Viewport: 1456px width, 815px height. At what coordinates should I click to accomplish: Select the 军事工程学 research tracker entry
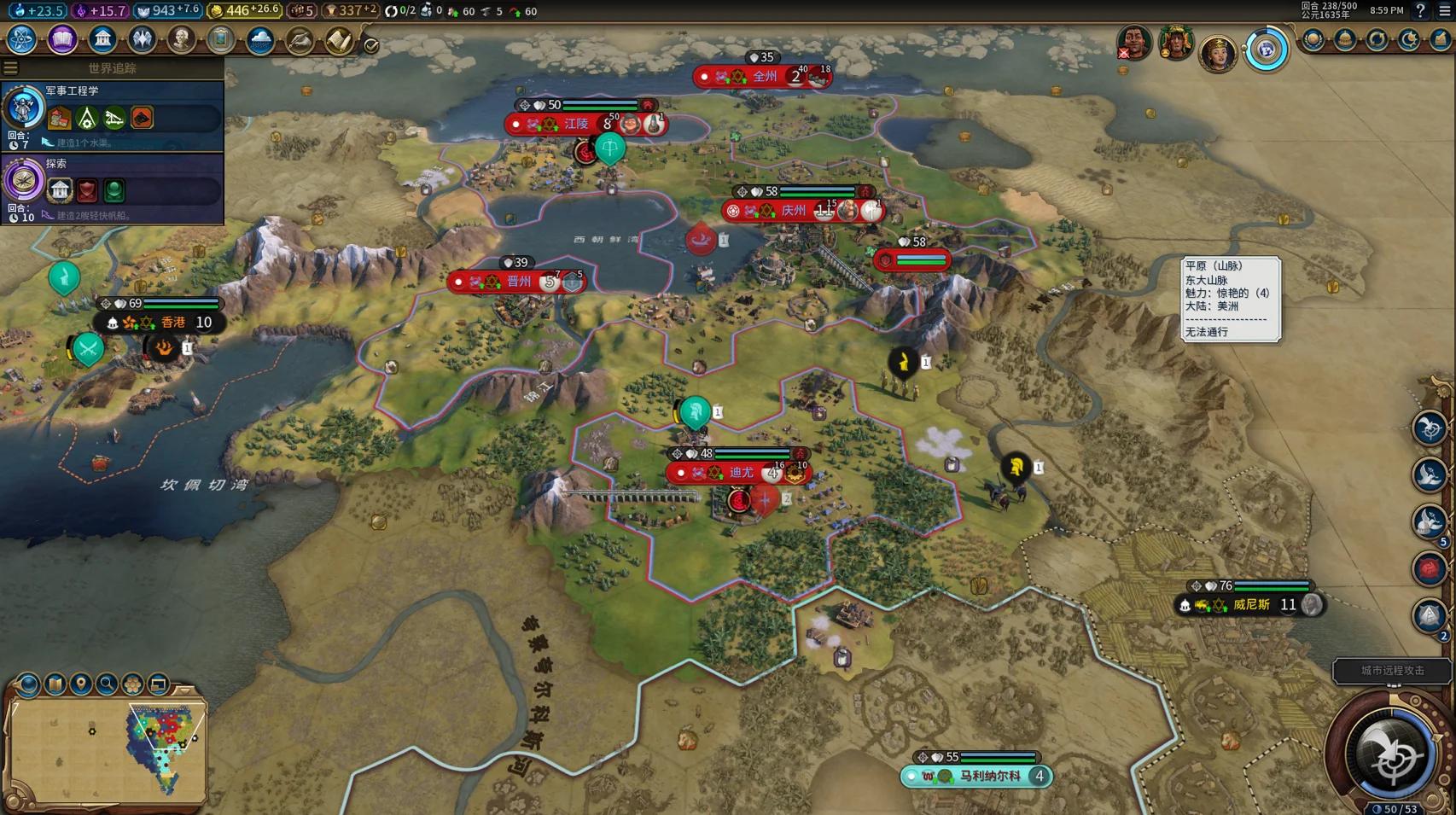(x=113, y=115)
